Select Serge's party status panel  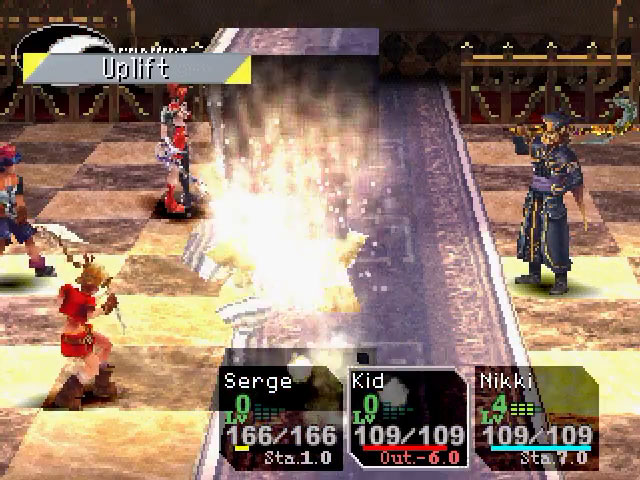tap(278, 418)
